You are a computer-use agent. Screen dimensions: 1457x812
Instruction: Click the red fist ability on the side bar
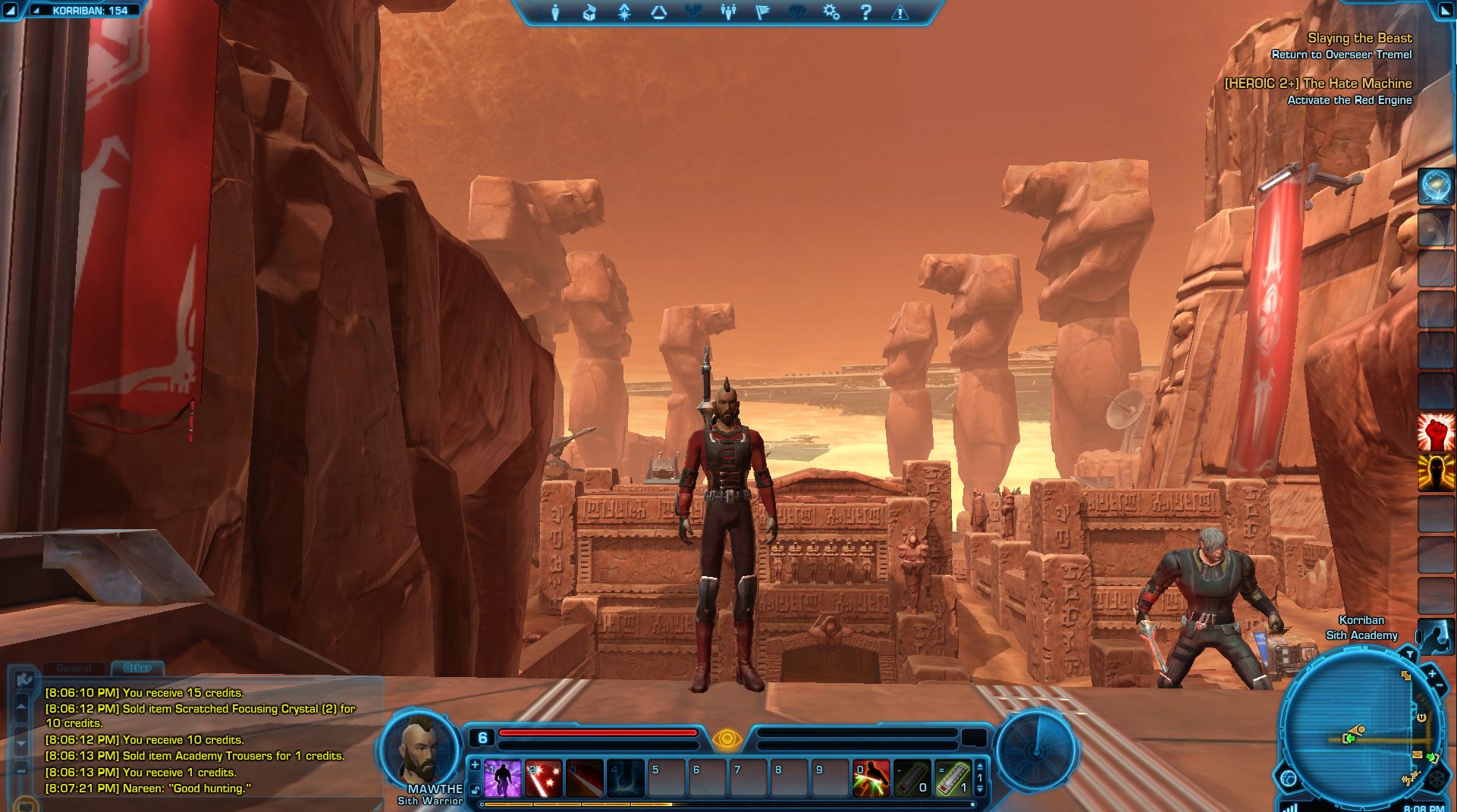pyautogui.click(x=1436, y=432)
